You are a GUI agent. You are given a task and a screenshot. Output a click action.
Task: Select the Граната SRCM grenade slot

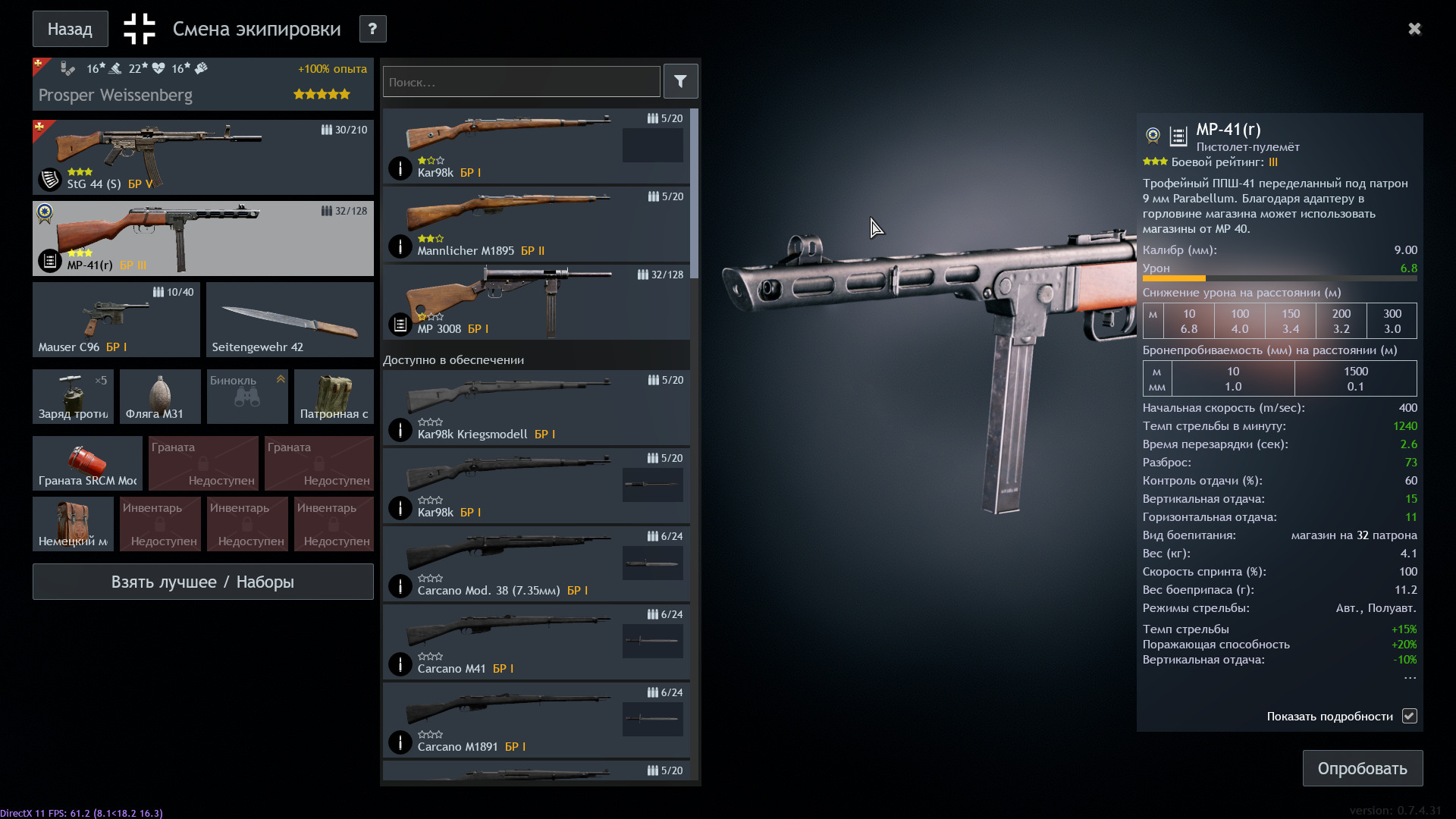87,463
